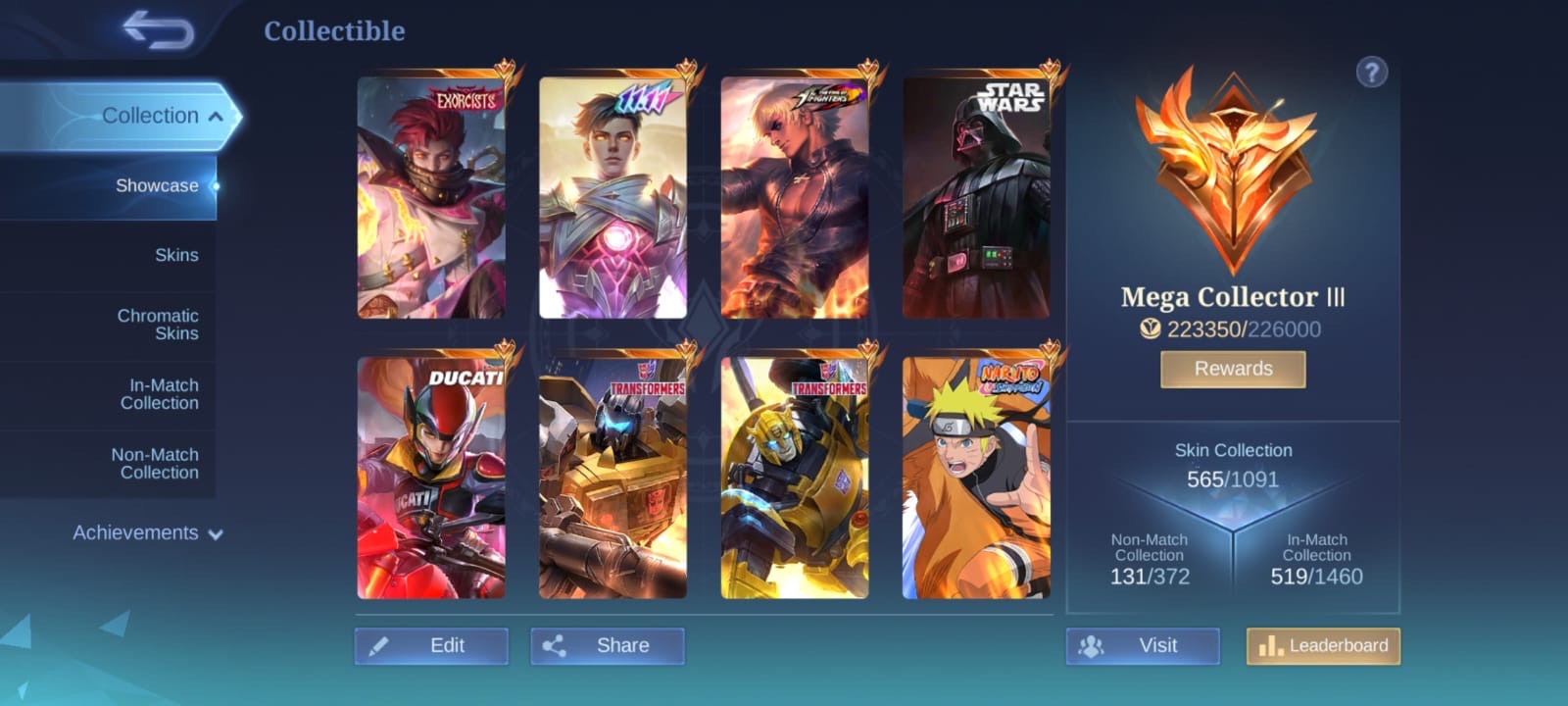Open the Showcase tab

(157, 185)
